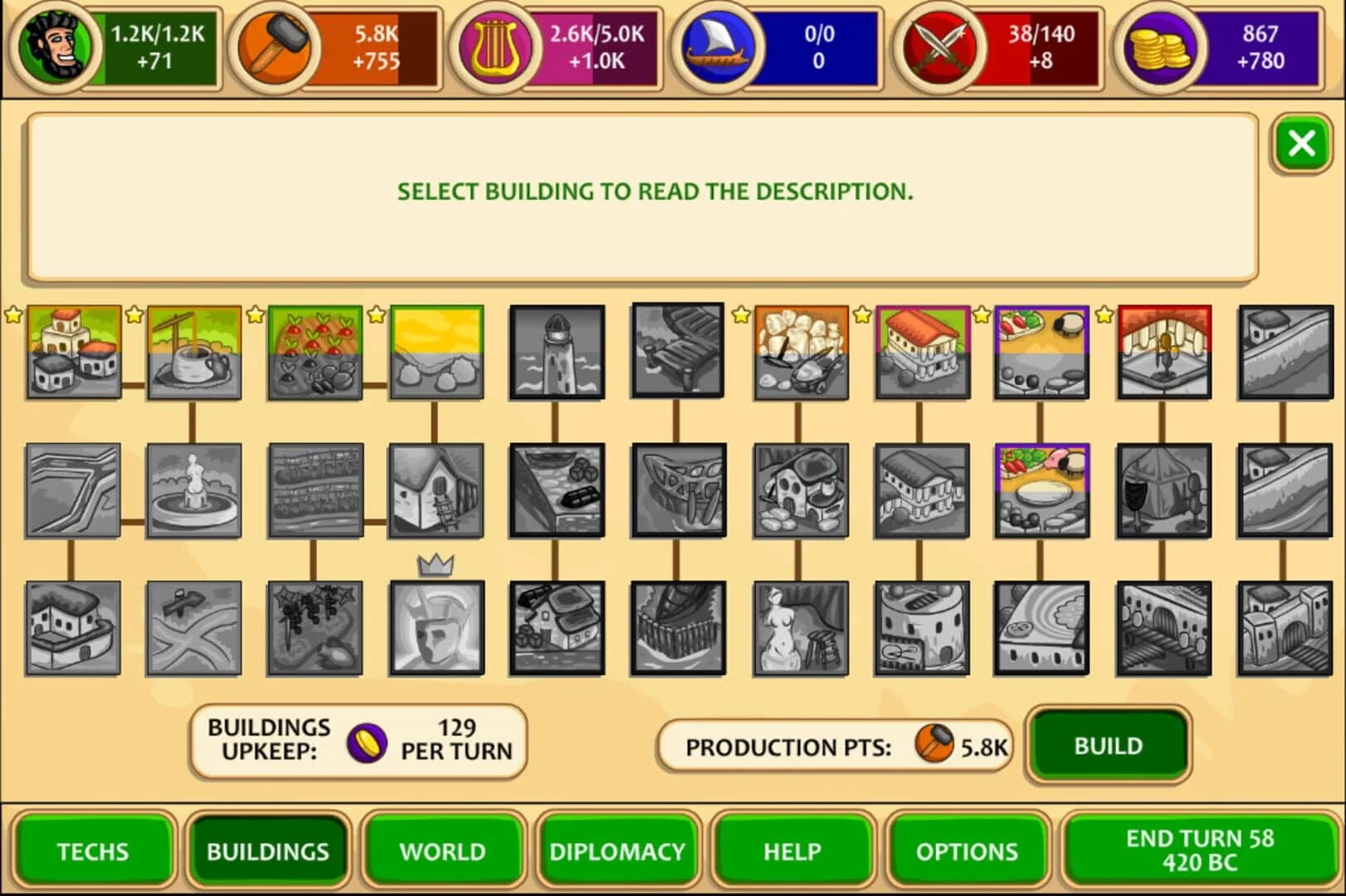Image resolution: width=1346 pixels, height=896 pixels.
Task: Select the red-roofed villa building
Action: click(x=923, y=353)
